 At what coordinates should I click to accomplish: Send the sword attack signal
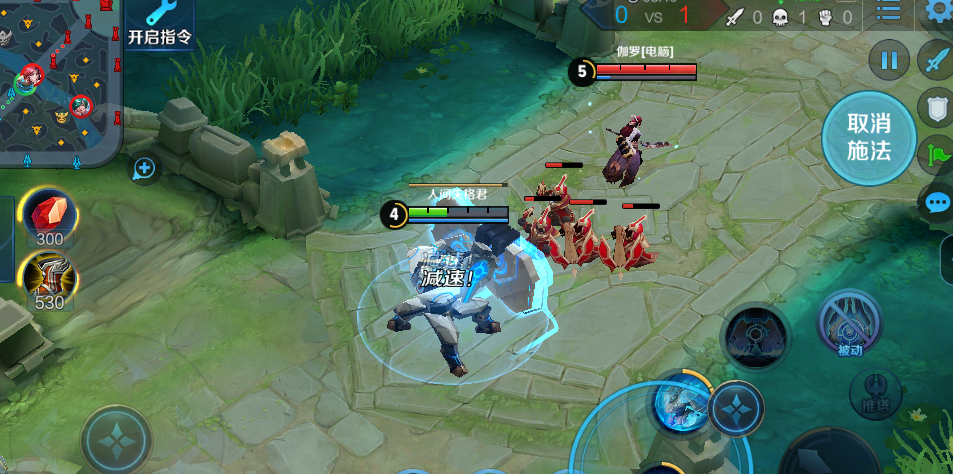(937, 60)
